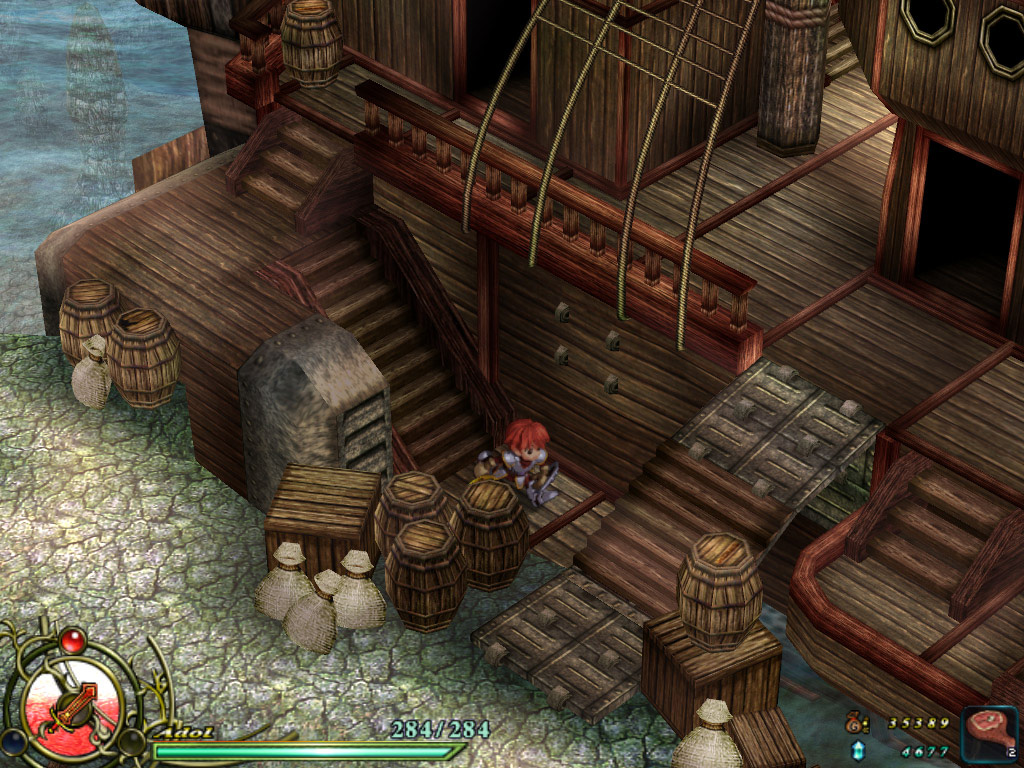
Task: Select the meat item slot
Action: click(990, 735)
